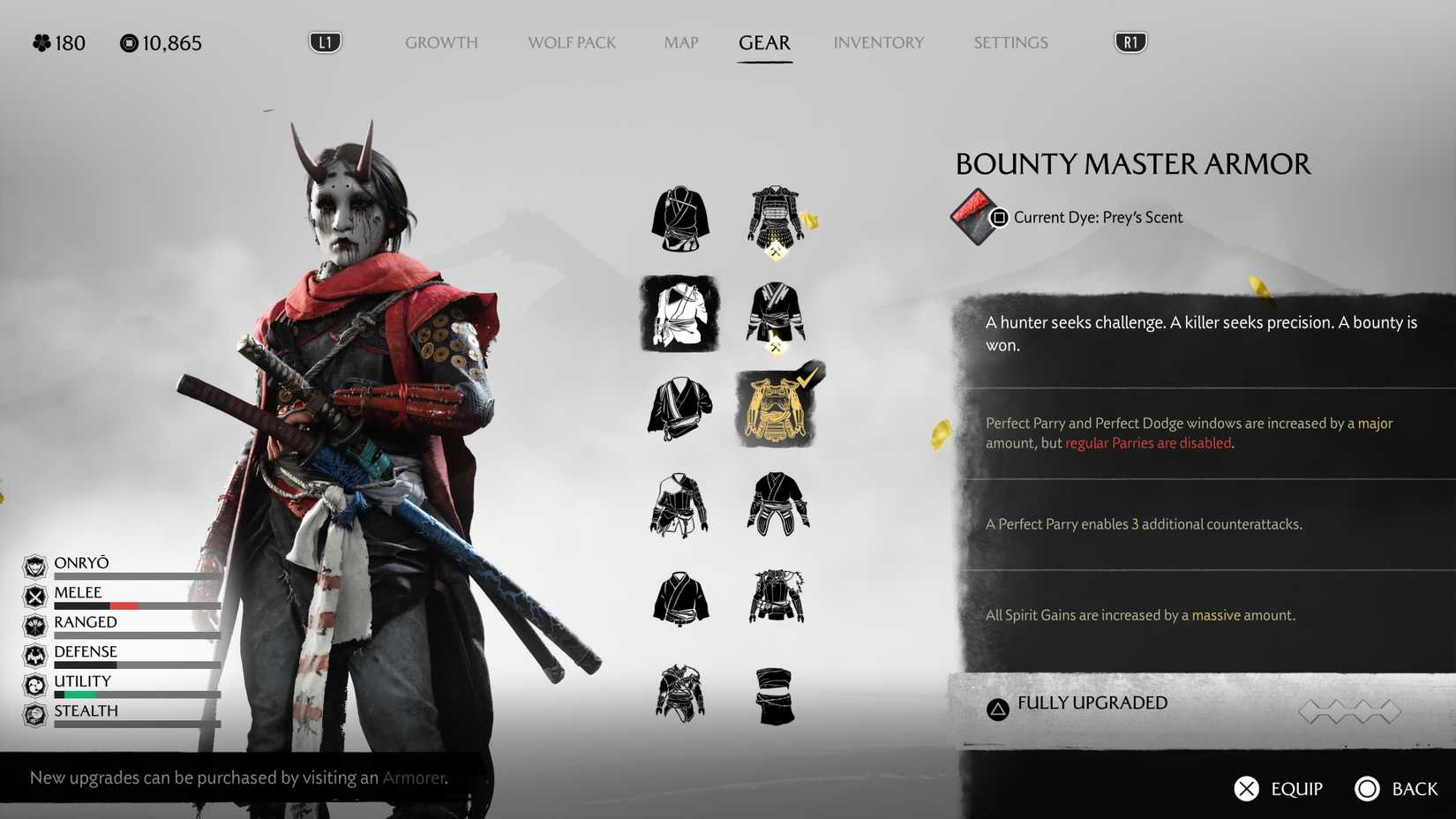Switch to the INVENTORY tab
1456x819 pixels.
879,42
